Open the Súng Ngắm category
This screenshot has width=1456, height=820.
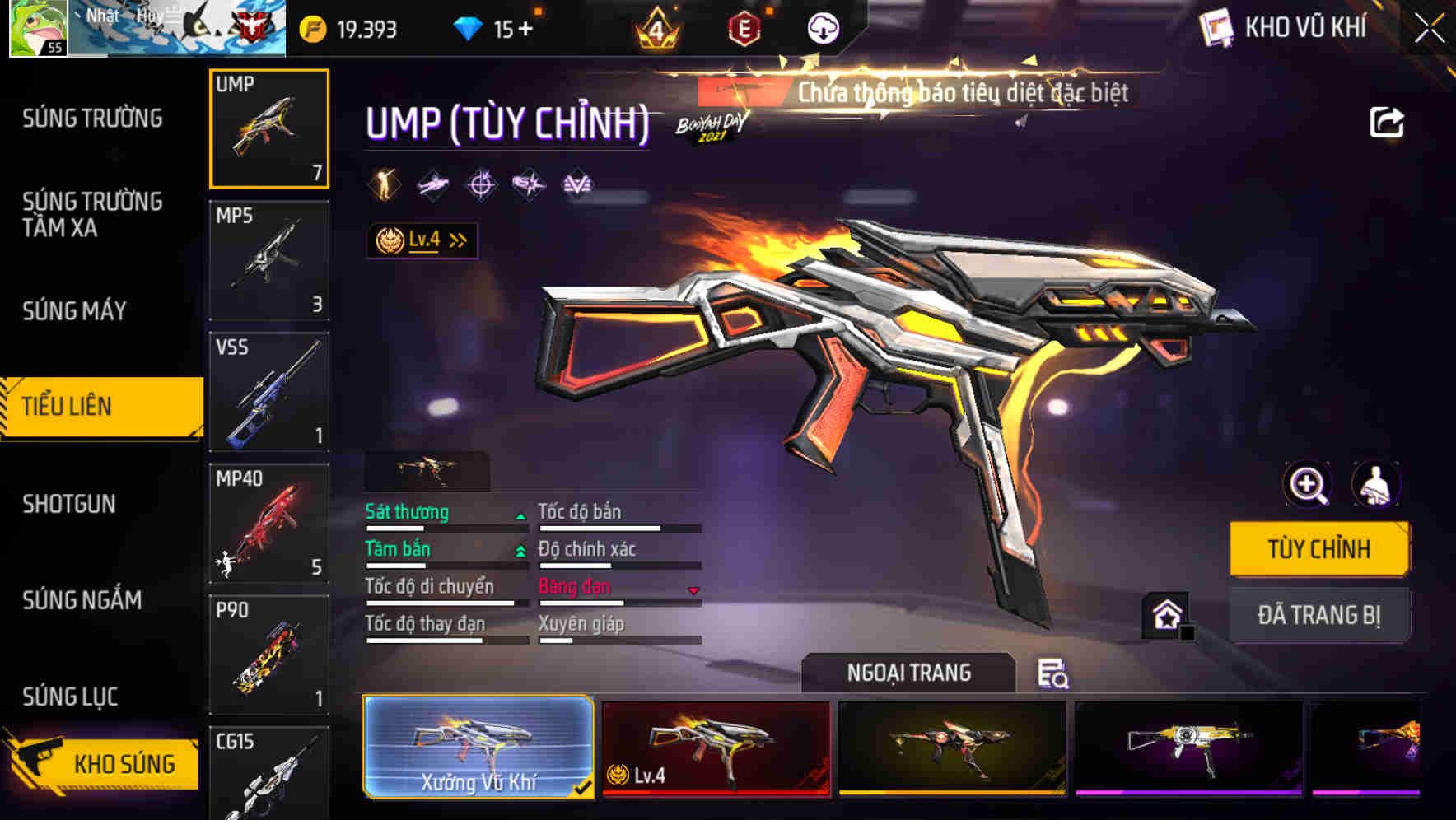[x=82, y=600]
